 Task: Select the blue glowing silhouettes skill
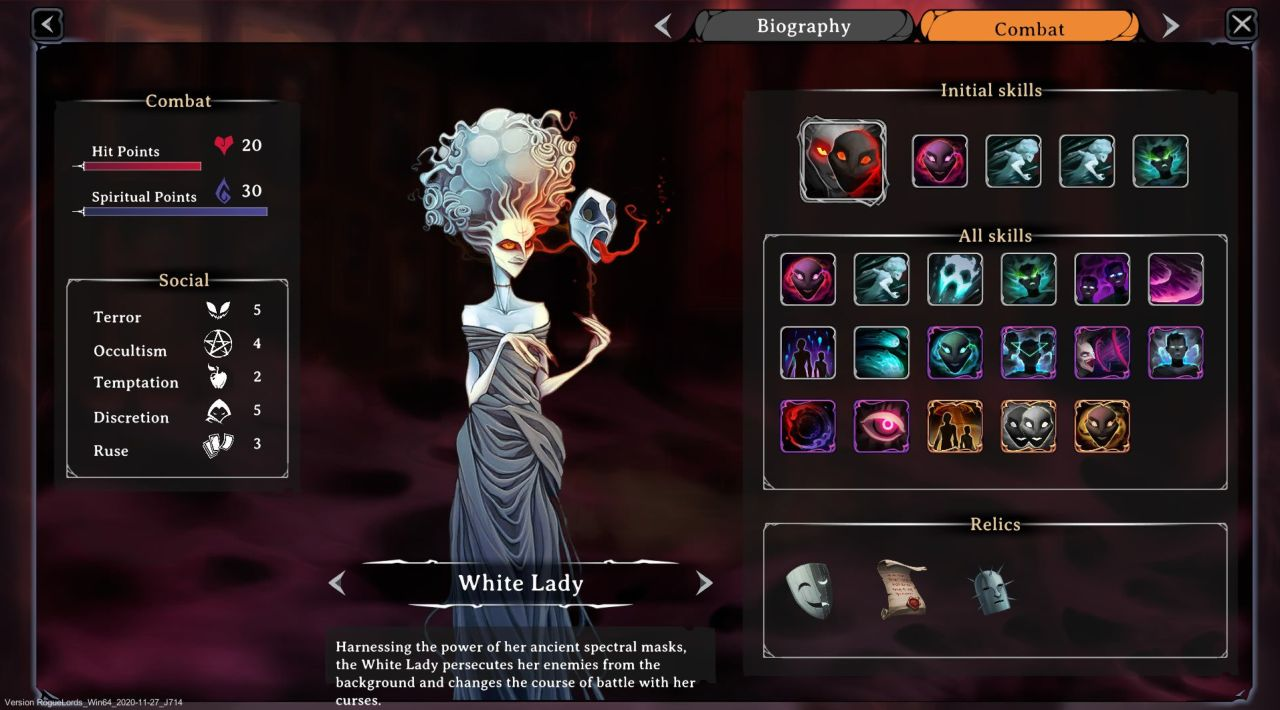point(808,353)
